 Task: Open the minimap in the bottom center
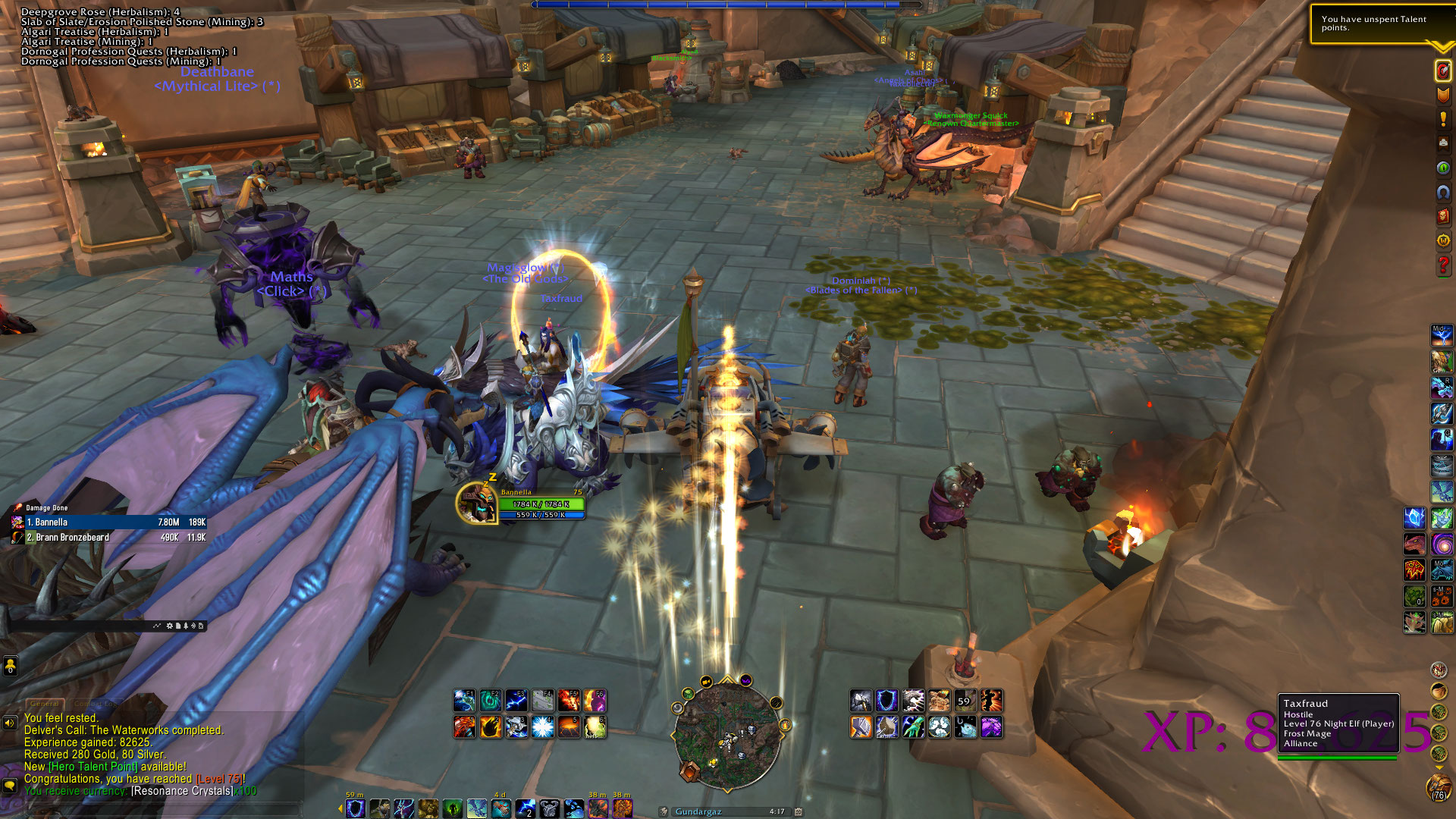click(x=727, y=733)
